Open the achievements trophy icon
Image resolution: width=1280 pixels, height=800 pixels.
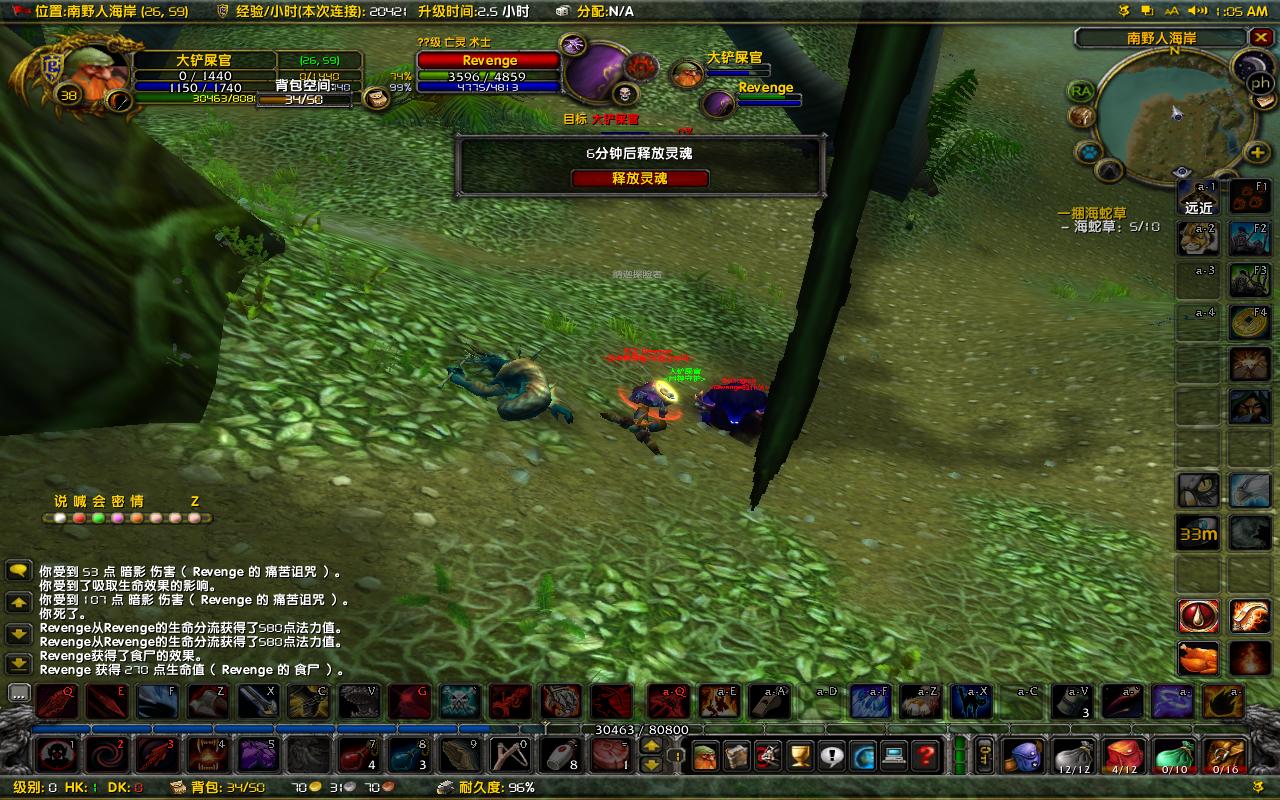799,756
